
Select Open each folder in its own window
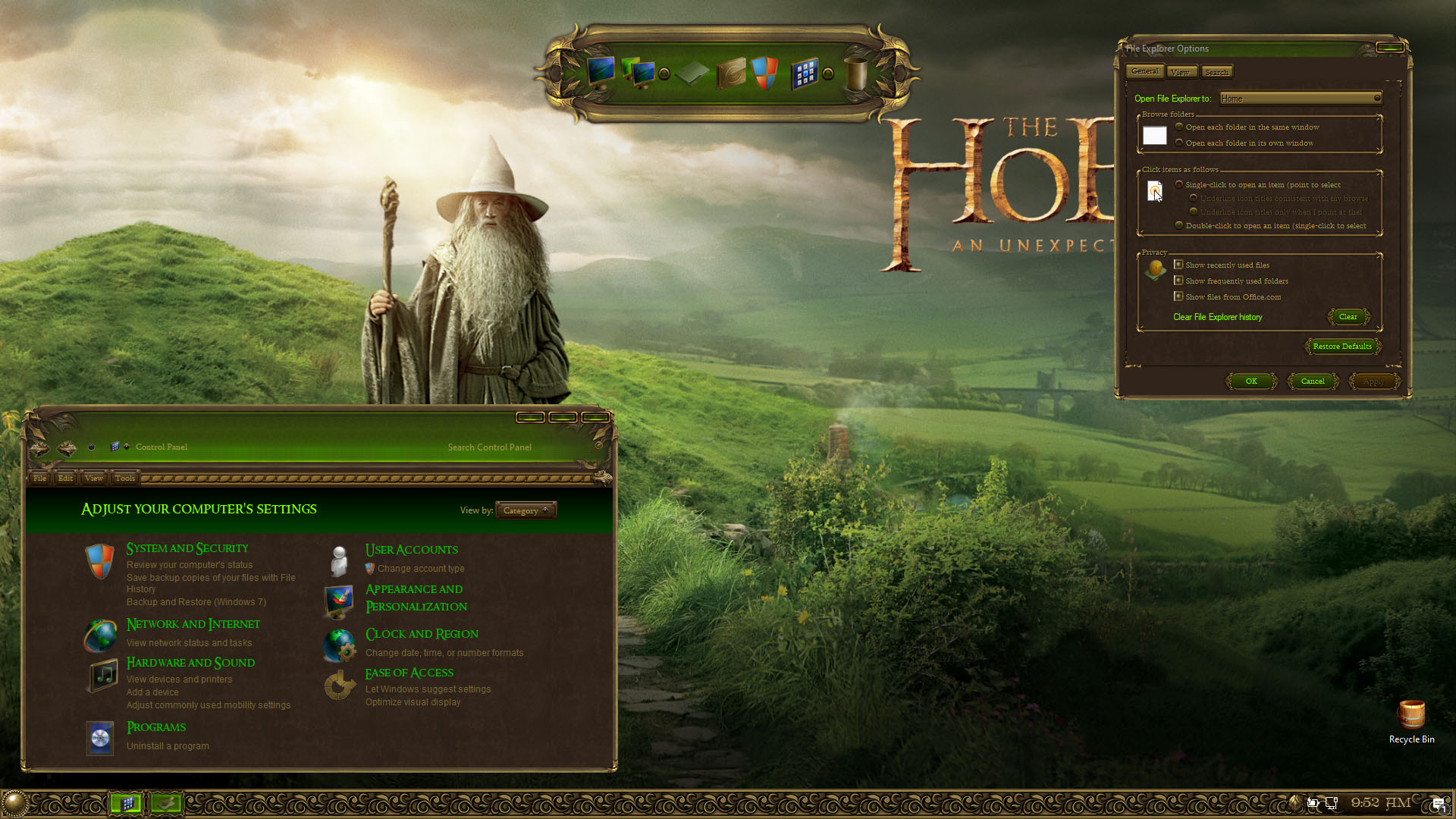[1179, 143]
